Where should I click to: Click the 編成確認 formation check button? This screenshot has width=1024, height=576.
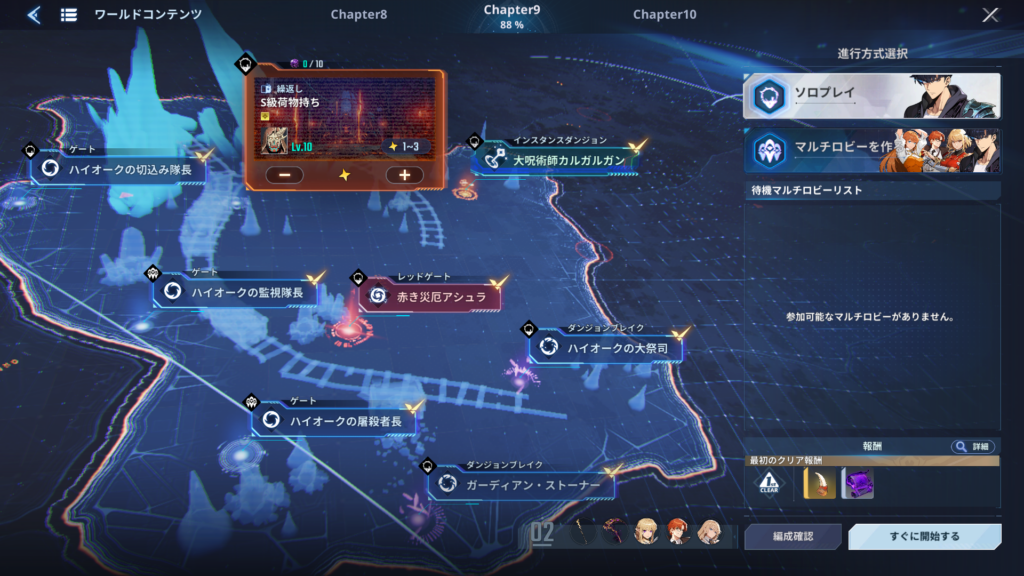(793, 537)
